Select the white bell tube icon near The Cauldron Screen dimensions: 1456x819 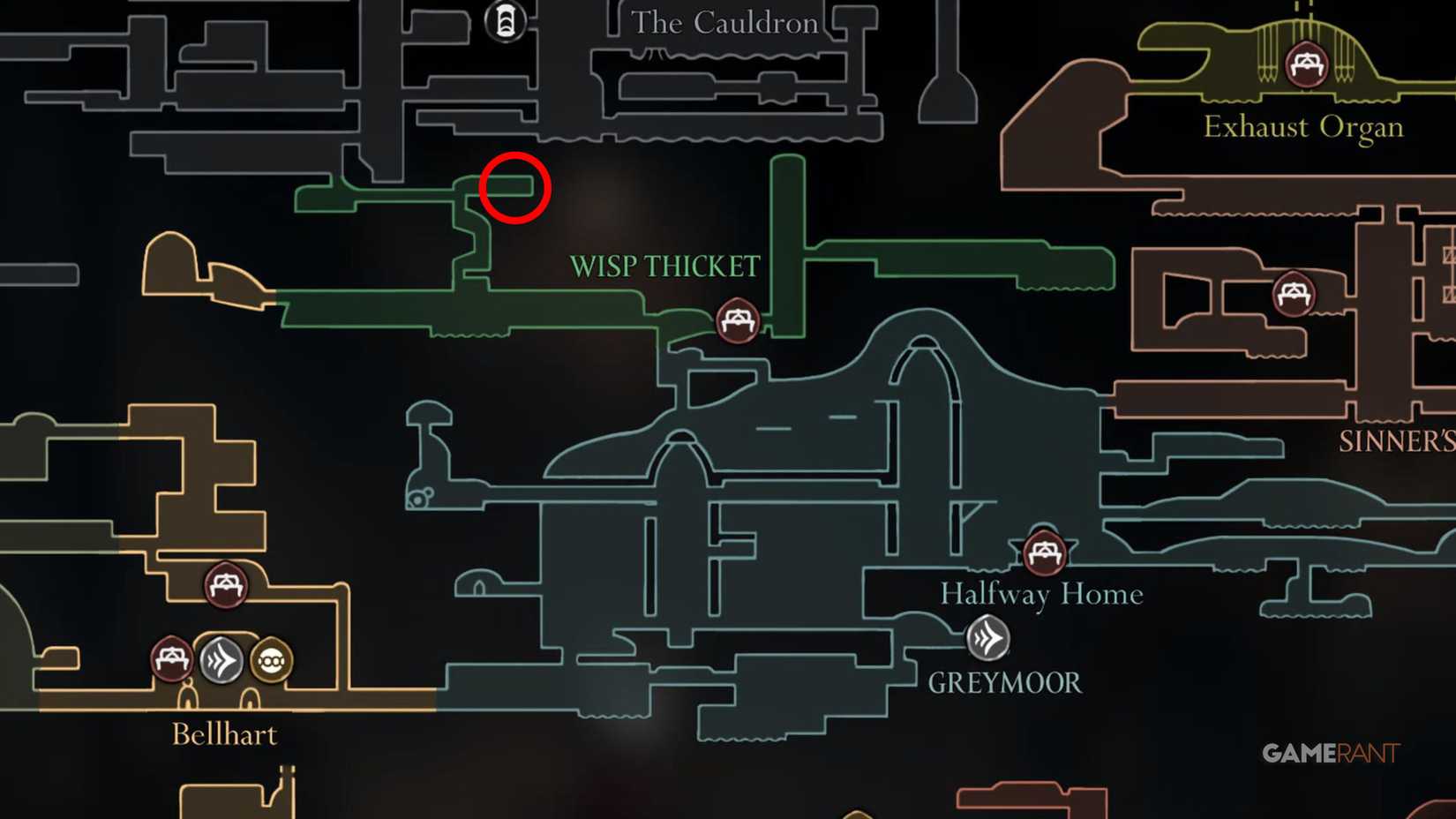[x=504, y=21]
